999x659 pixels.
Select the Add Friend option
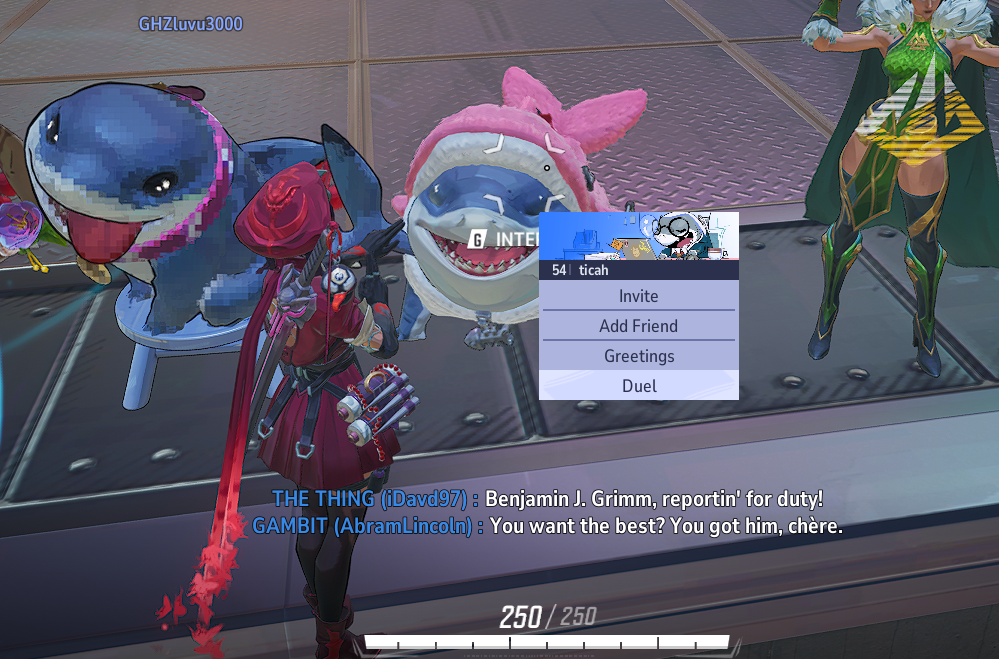coord(638,326)
